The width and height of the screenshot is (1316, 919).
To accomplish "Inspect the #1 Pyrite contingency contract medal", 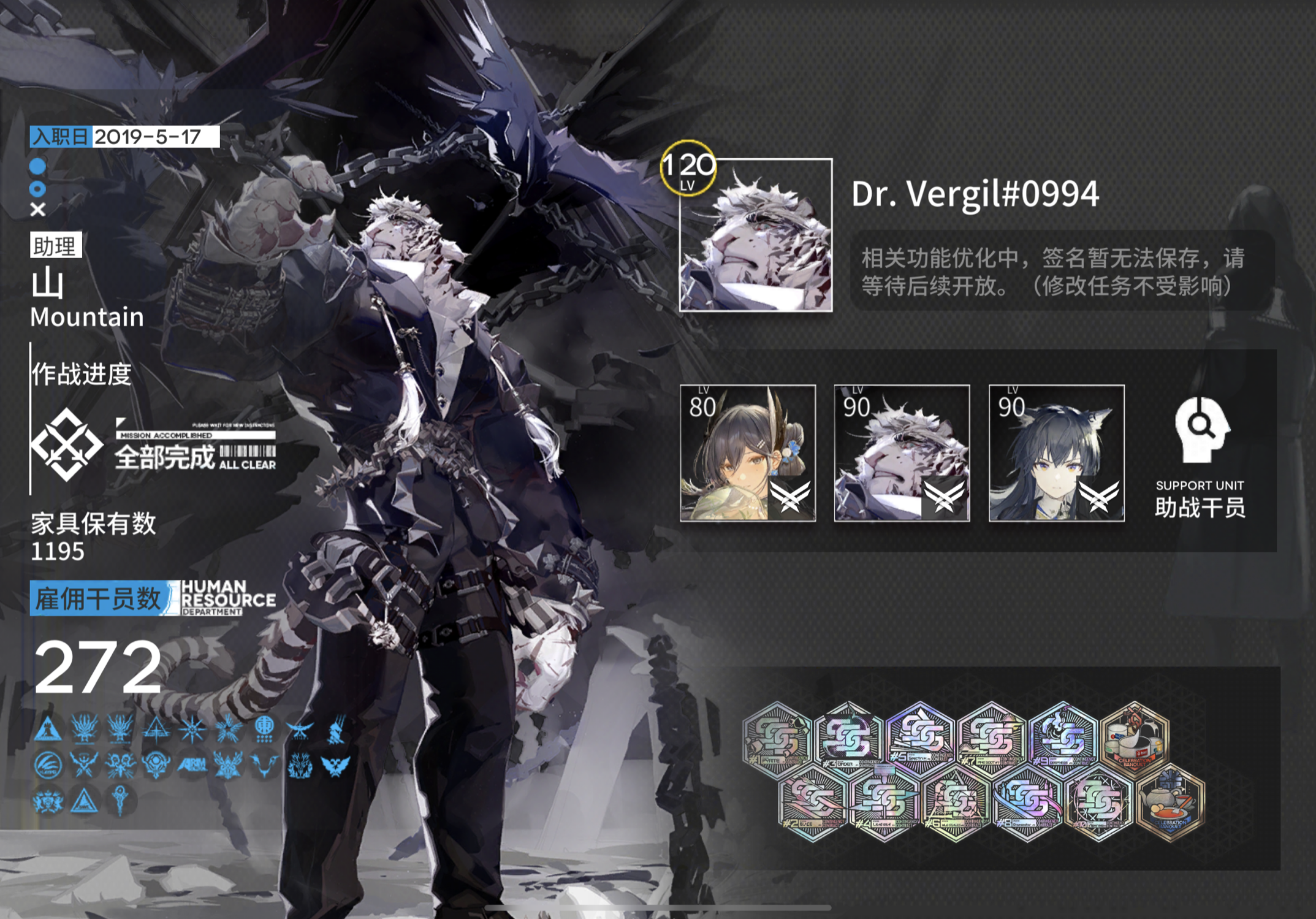I will [777, 738].
